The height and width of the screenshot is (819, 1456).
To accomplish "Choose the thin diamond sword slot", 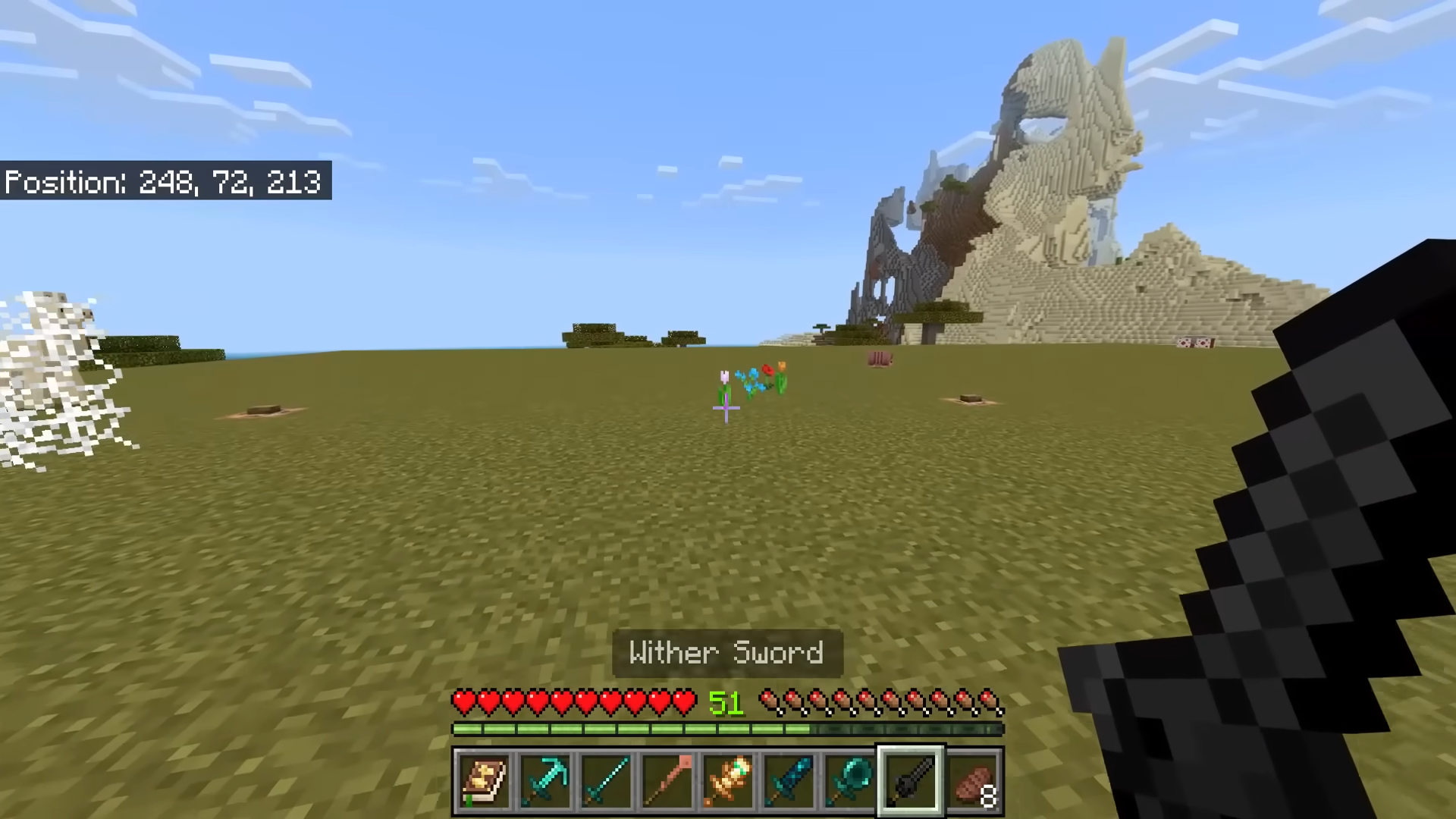I will point(606,781).
